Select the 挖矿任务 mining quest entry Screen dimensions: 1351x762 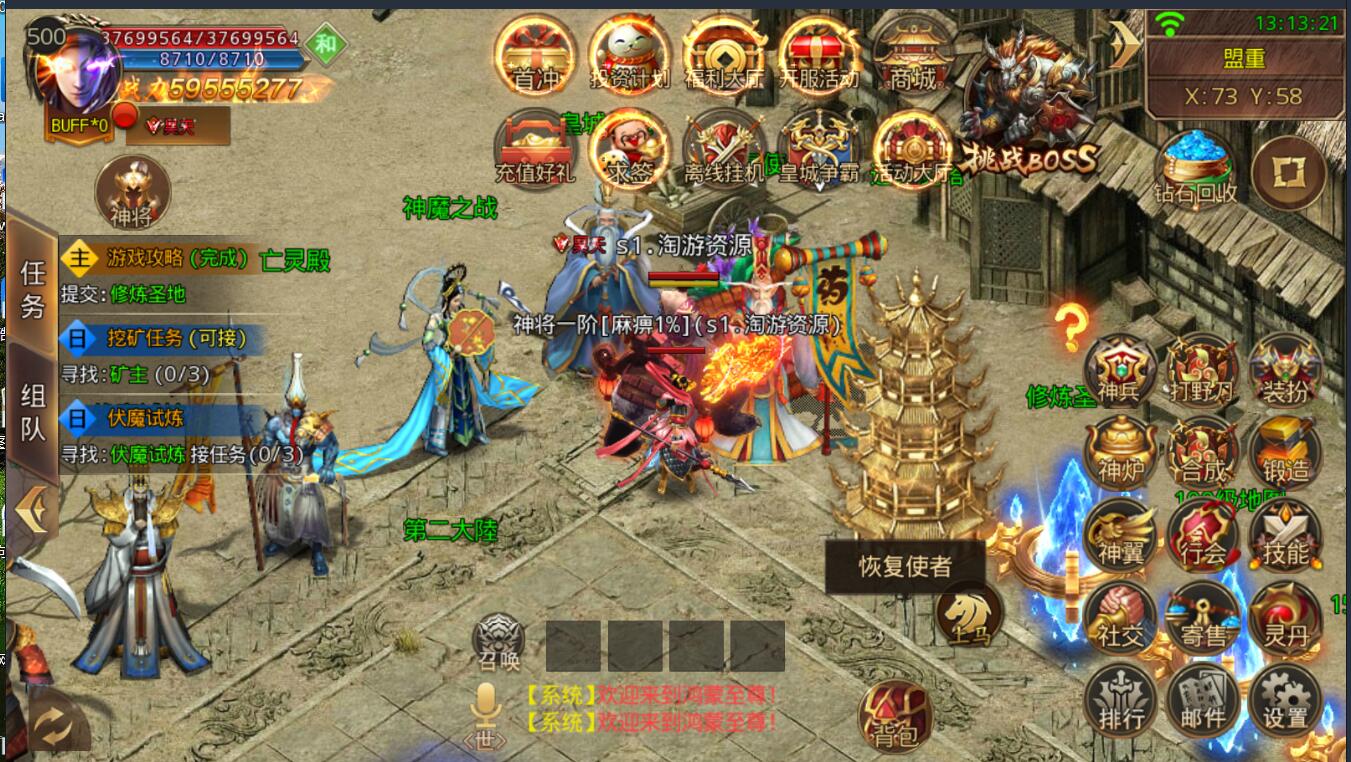click(x=160, y=338)
